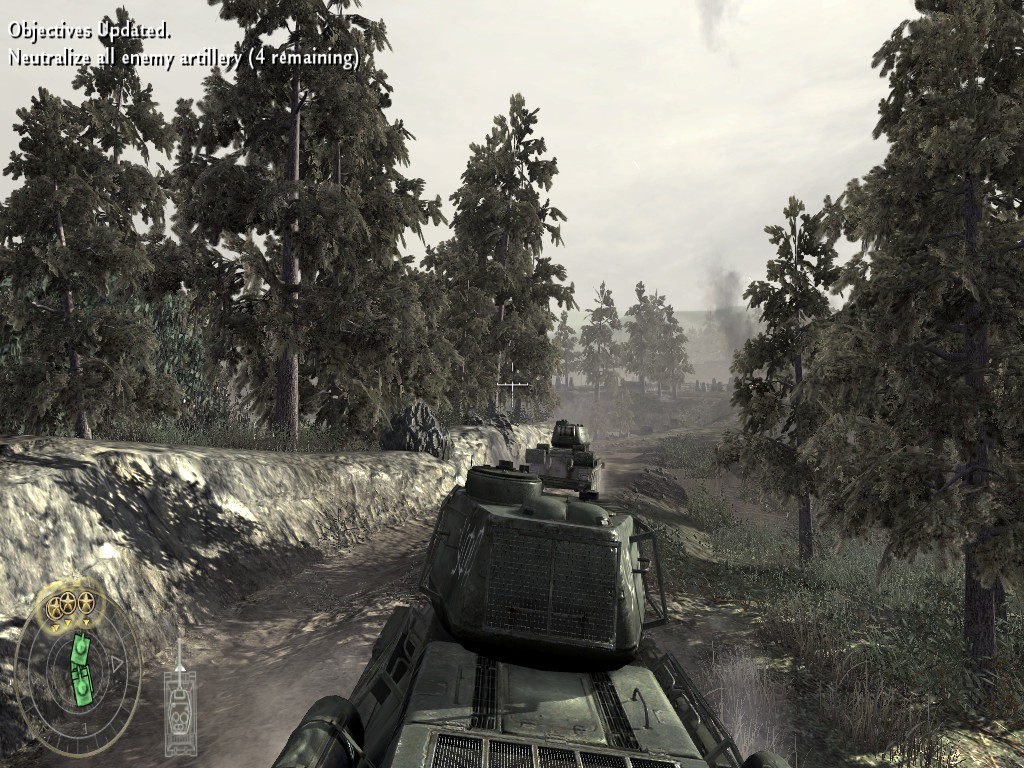Viewport: 1024px width, 768px height.
Task: Select the gold star objective markers on radar
Action: (x=66, y=603)
